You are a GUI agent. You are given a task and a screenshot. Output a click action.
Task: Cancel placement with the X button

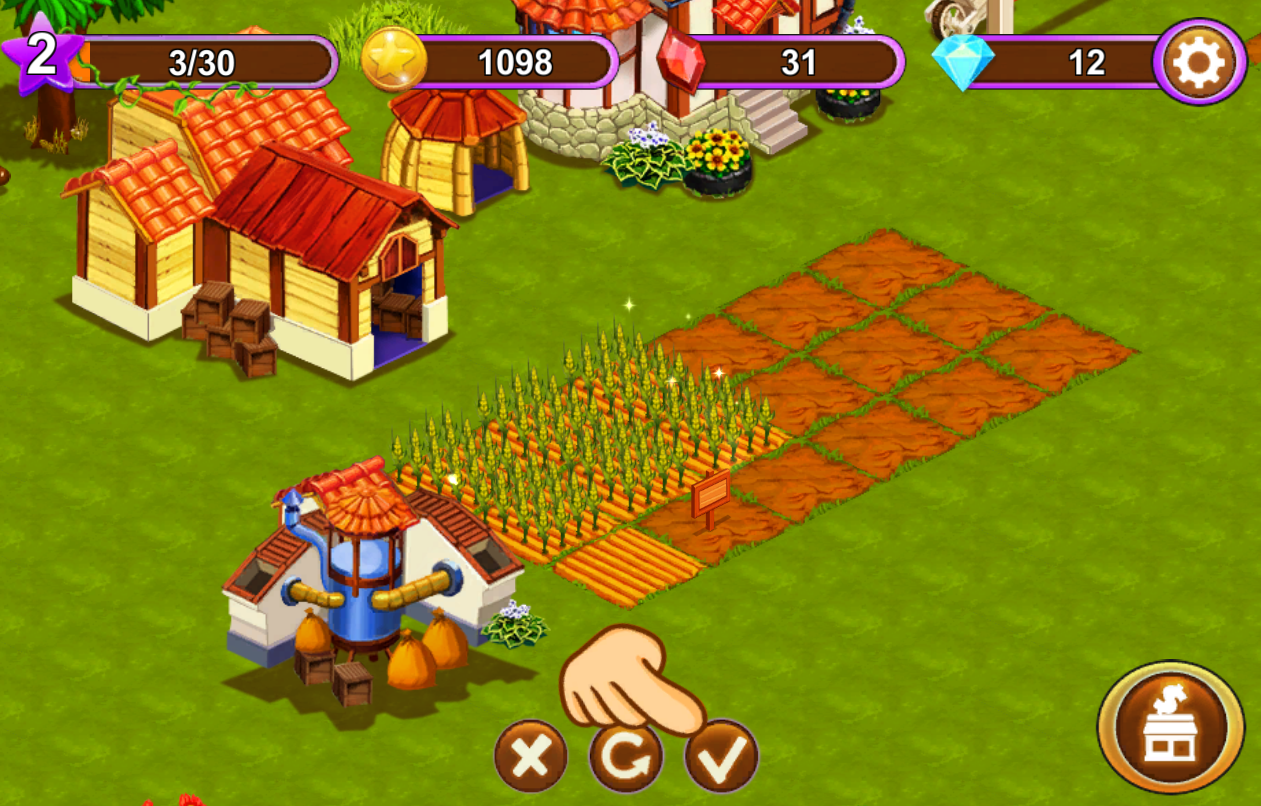[x=530, y=757]
